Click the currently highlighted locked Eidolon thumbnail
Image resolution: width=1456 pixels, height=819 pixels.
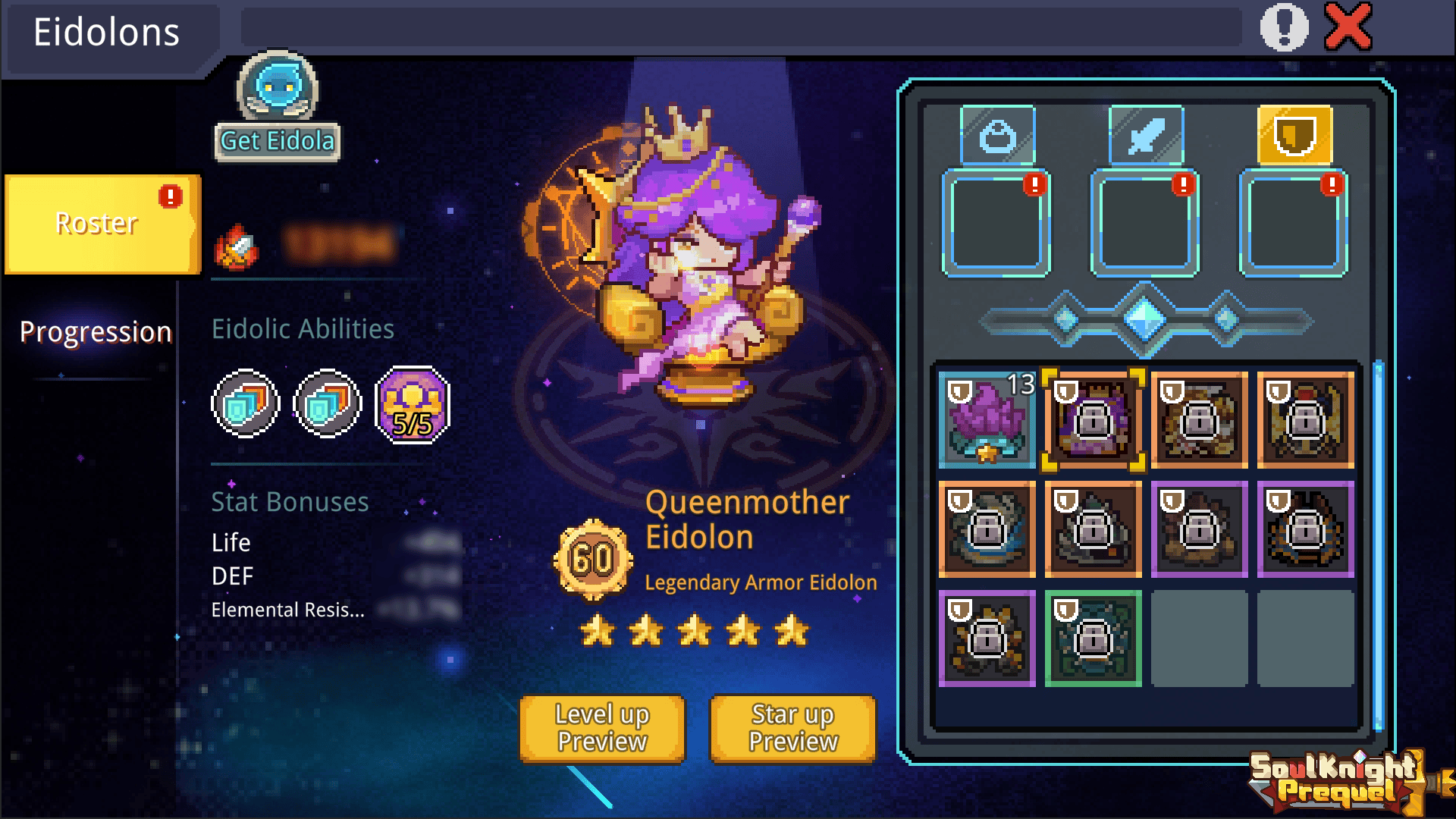[1092, 419]
